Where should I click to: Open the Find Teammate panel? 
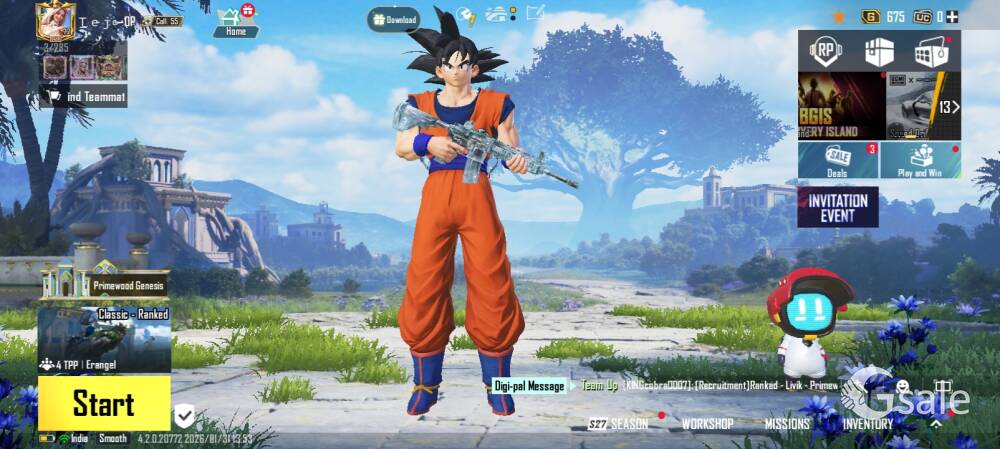(x=84, y=96)
